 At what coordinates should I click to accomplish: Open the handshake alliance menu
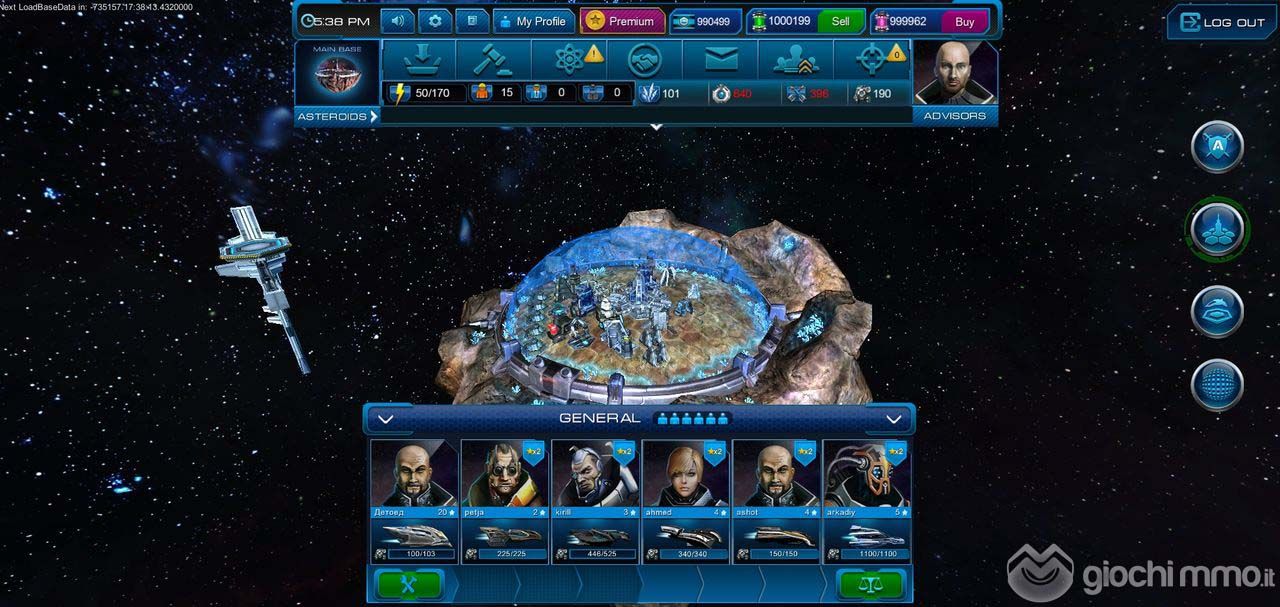[x=645, y=60]
